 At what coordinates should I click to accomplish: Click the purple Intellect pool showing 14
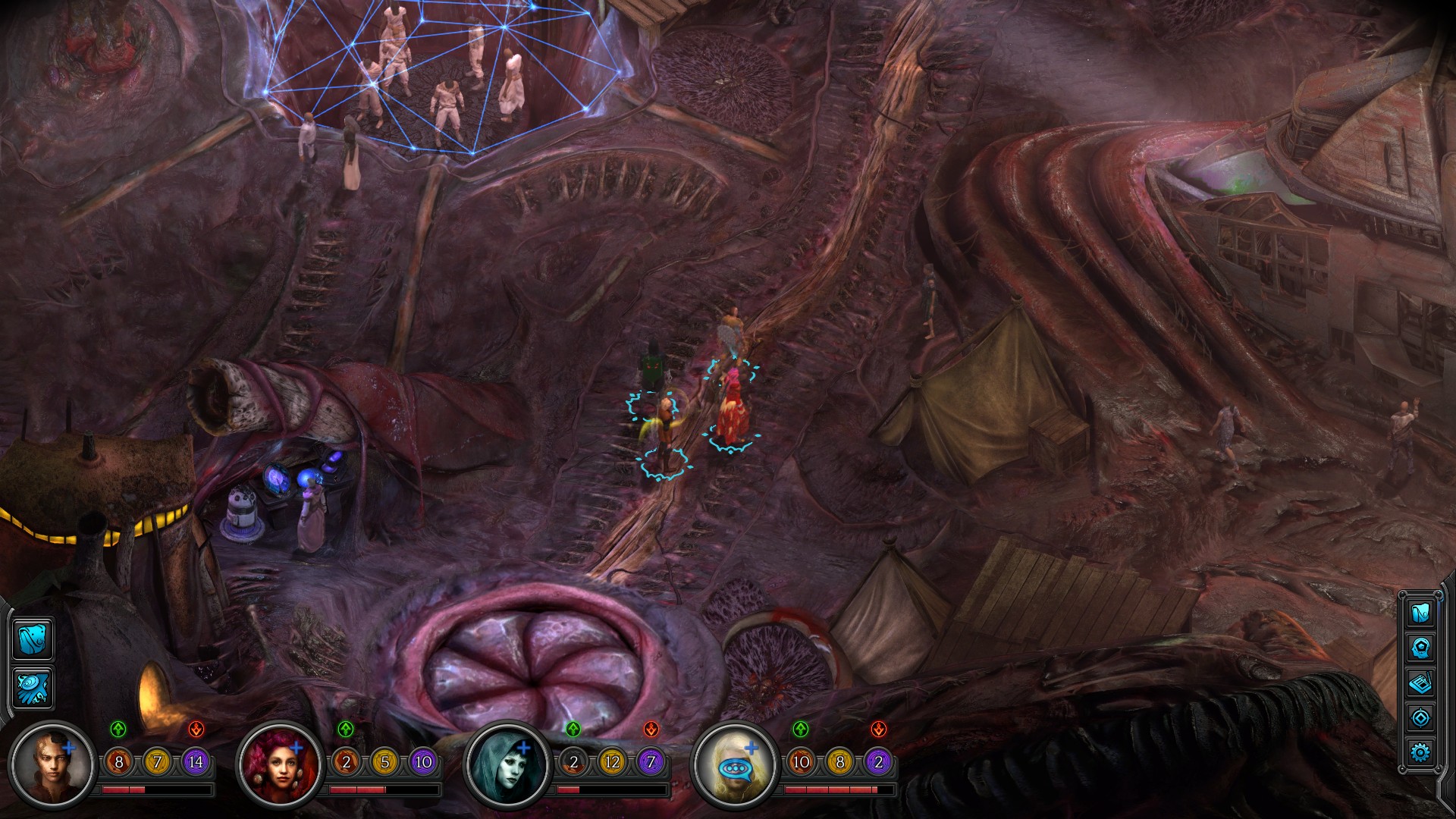coord(196,761)
